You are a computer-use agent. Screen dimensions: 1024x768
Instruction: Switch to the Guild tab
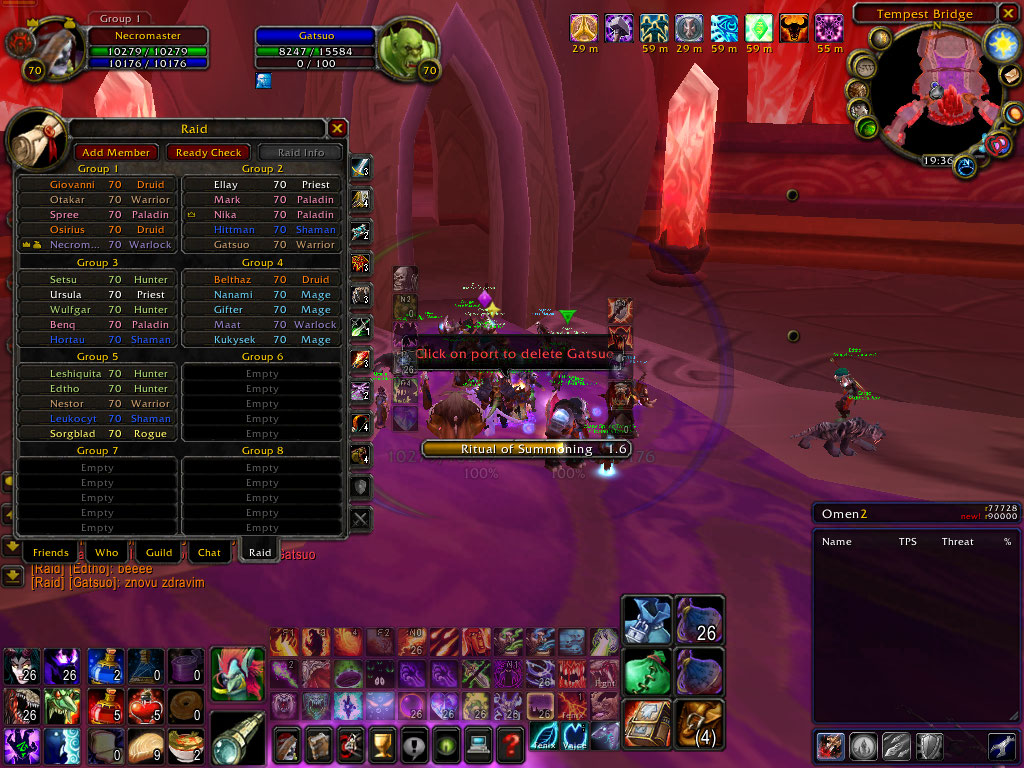pyautogui.click(x=159, y=552)
